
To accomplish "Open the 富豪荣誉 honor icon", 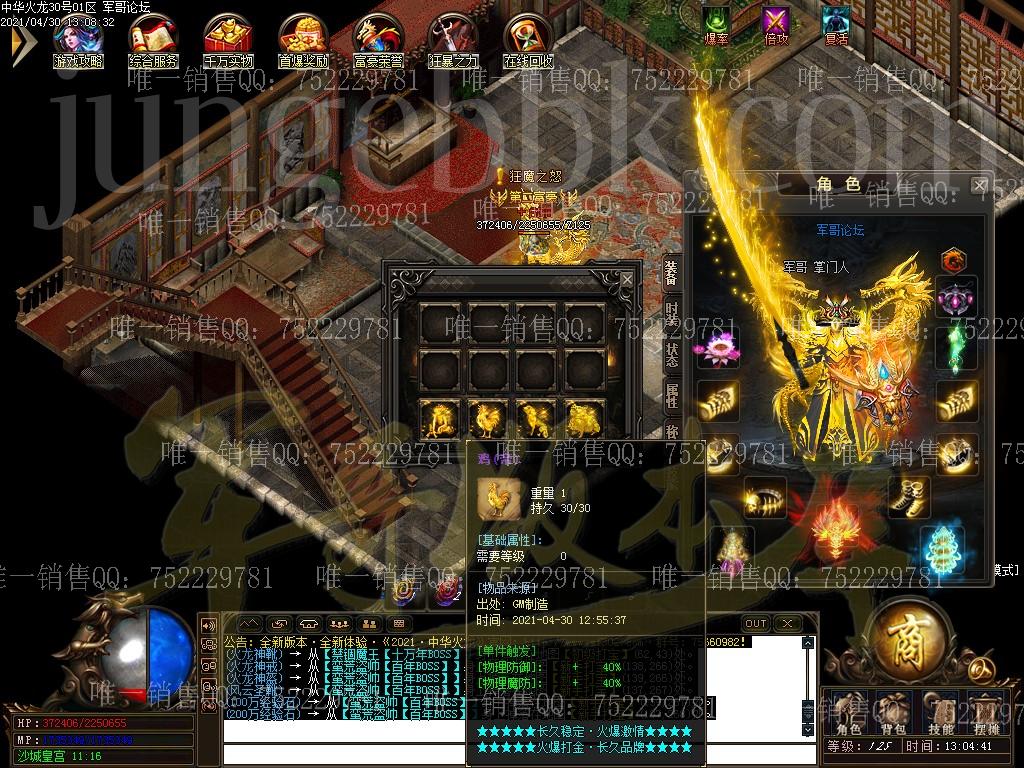I will click(378, 36).
